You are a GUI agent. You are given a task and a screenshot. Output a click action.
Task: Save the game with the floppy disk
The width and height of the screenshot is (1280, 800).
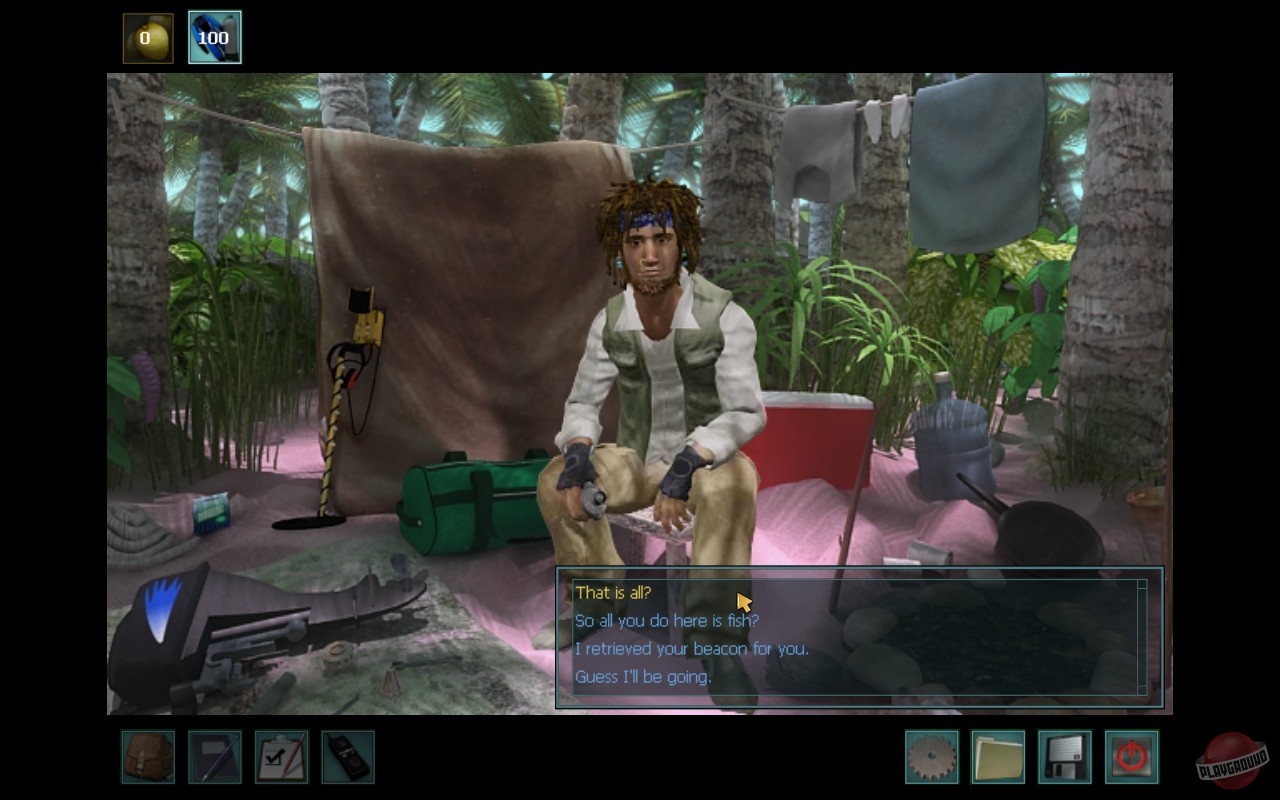point(1064,757)
